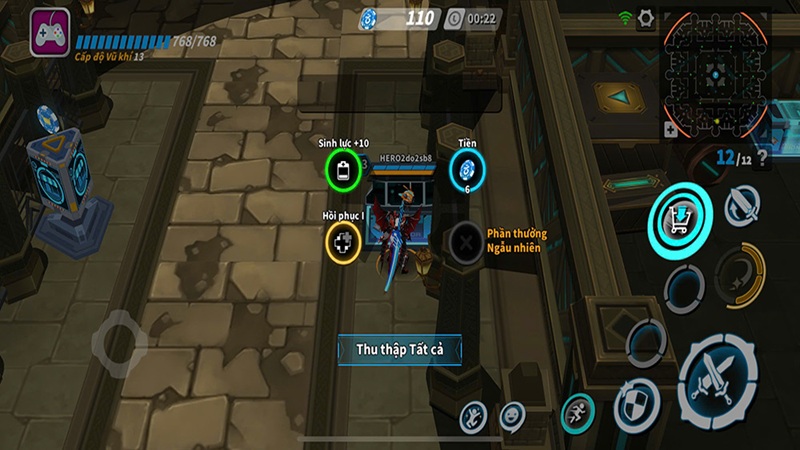Collect the Sinh lực +10 reward
This screenshot has height=450, width=800.
click(342, 169)
